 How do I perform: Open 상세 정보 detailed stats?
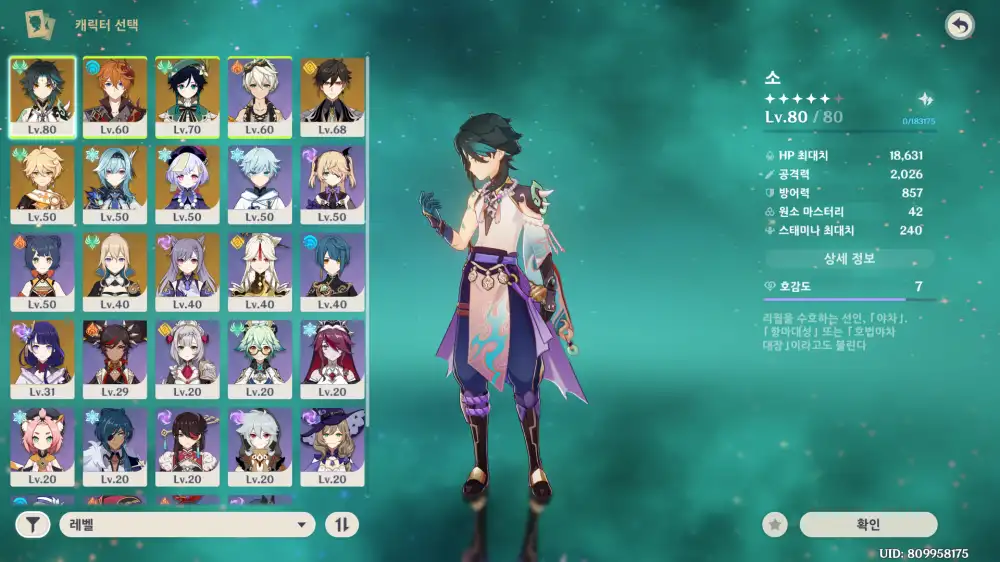[849, 259]
